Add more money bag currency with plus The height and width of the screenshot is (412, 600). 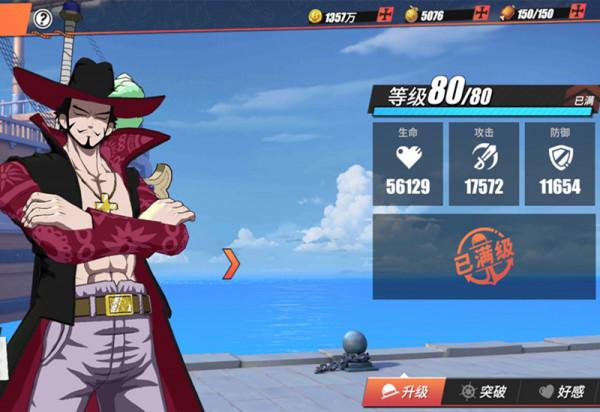tap(483, 15)
